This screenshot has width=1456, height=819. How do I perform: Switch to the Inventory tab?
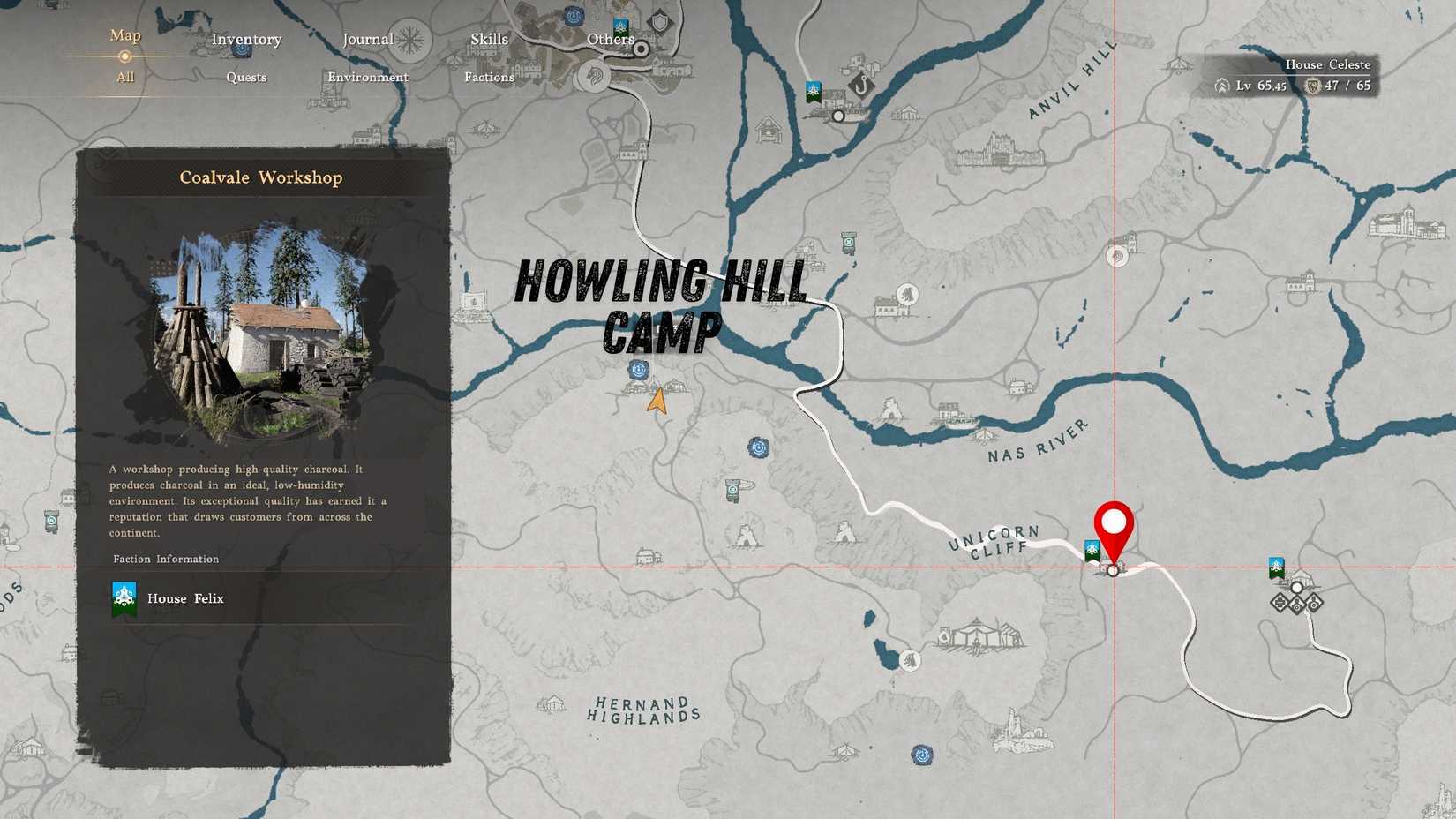(x=246, y=39)
